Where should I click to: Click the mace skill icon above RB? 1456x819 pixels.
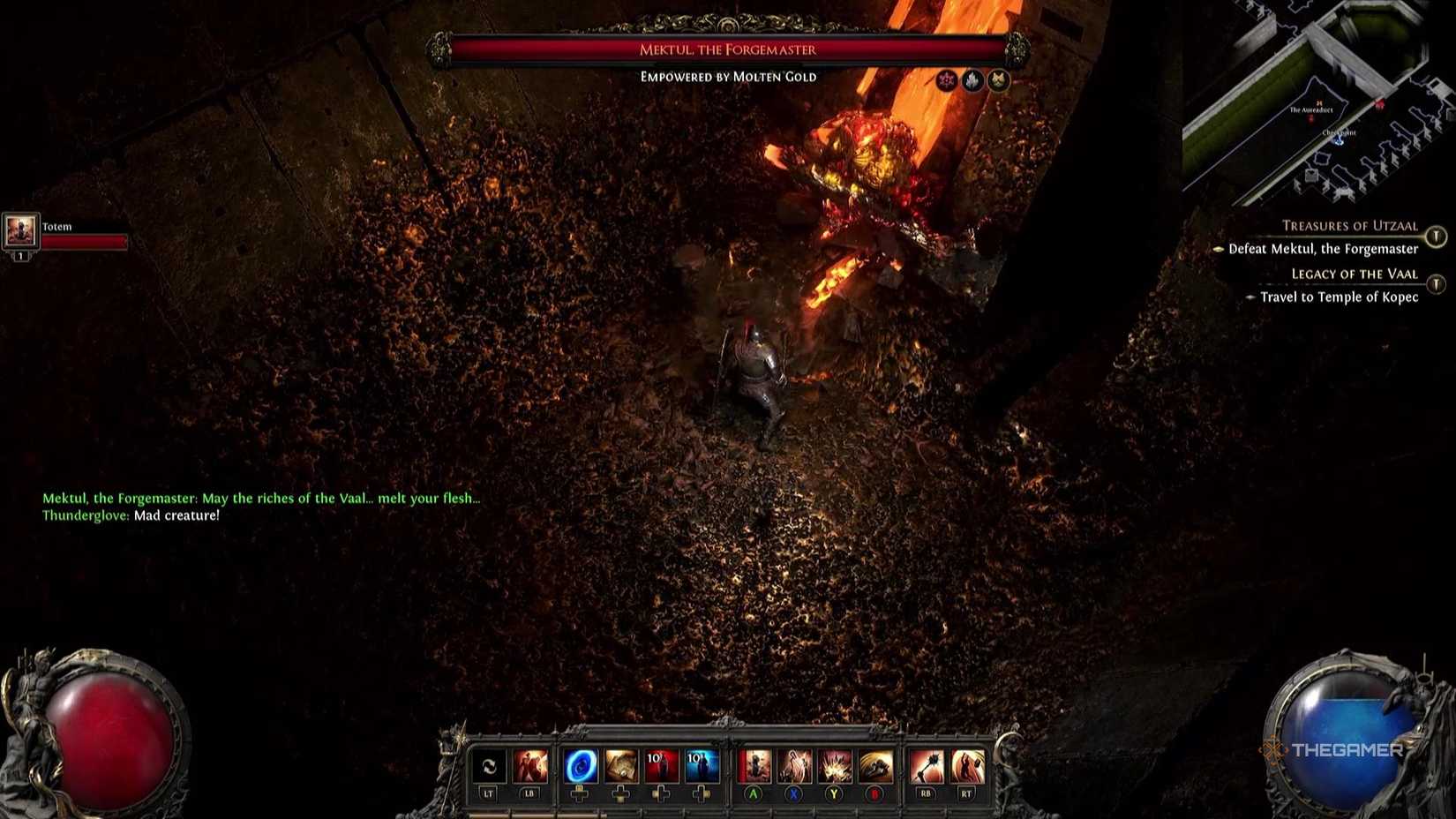click(x=927, y=766)
